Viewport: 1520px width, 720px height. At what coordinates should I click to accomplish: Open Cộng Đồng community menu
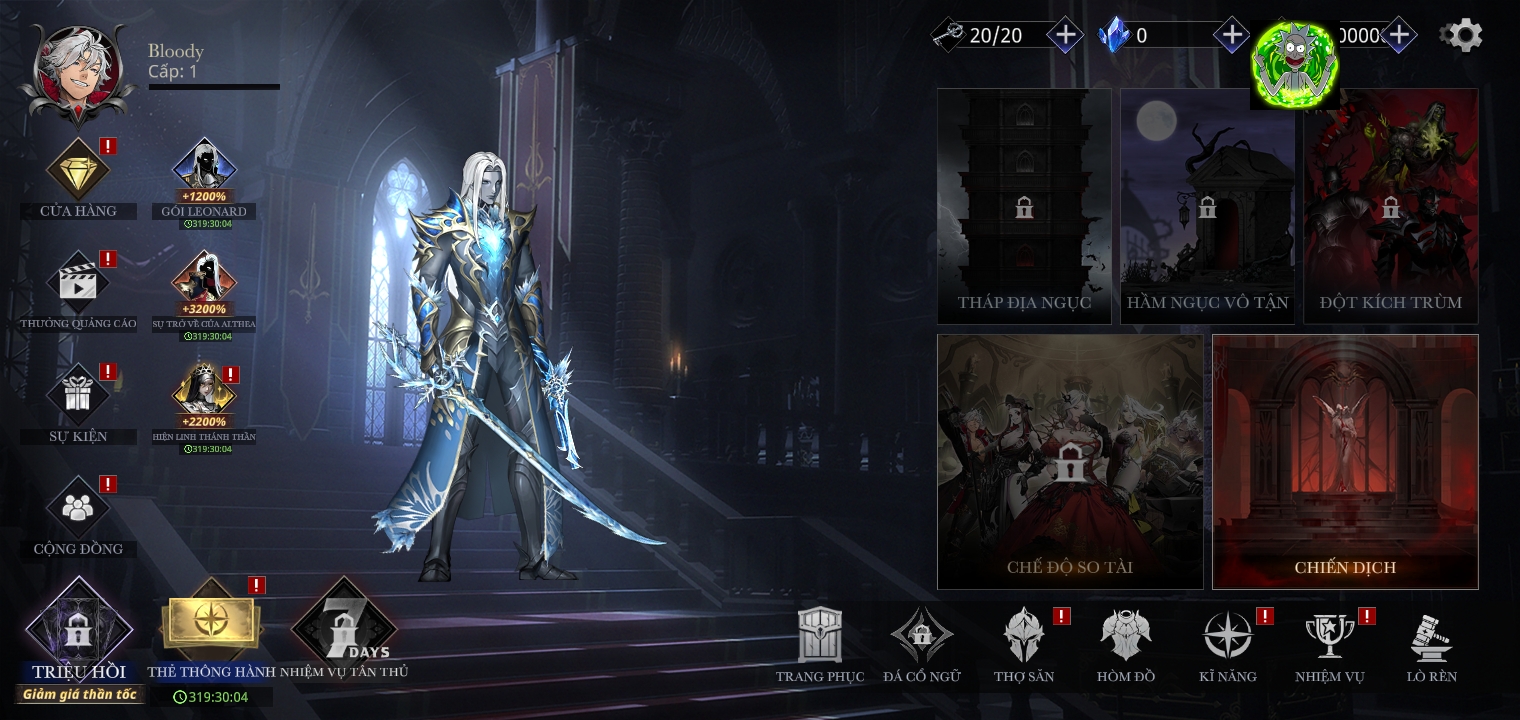click(x=78, y=508)
